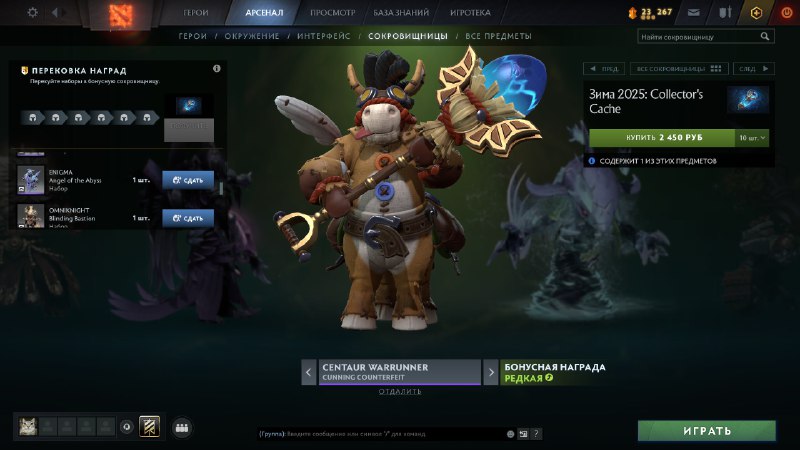The width and height of the screenshot is (800, 450).
Task: Turn in the Omniknight Blinding Bastion set
Action: coord(188,217)
